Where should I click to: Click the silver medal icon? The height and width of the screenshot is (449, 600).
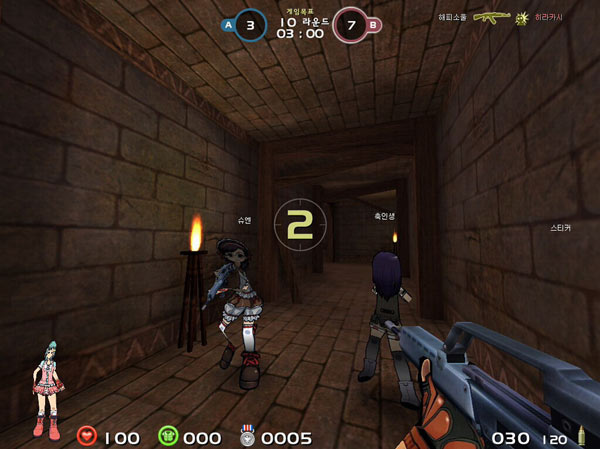(x=248, y=436)
